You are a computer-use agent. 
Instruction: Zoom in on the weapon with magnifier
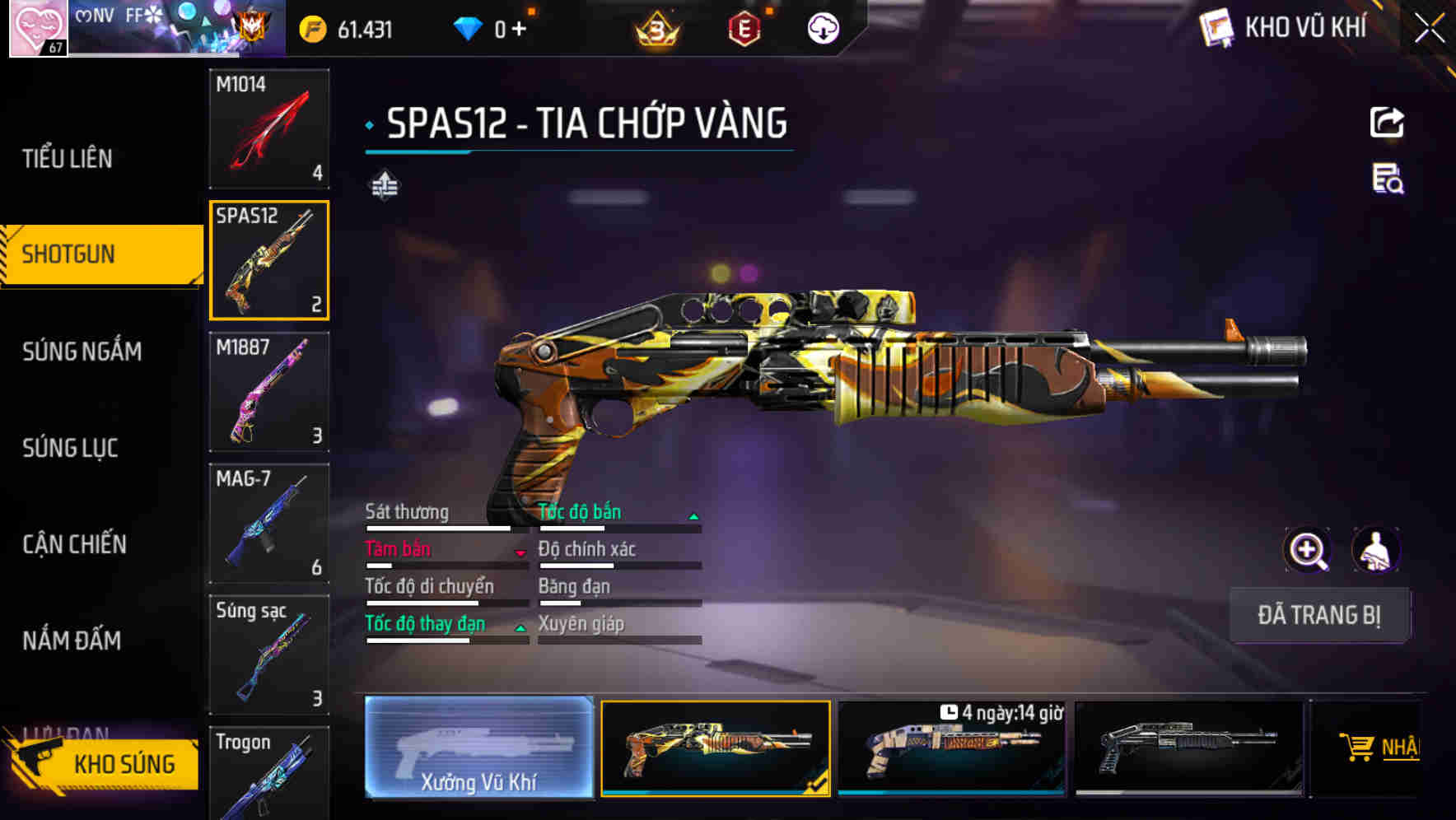[1307, 550]
